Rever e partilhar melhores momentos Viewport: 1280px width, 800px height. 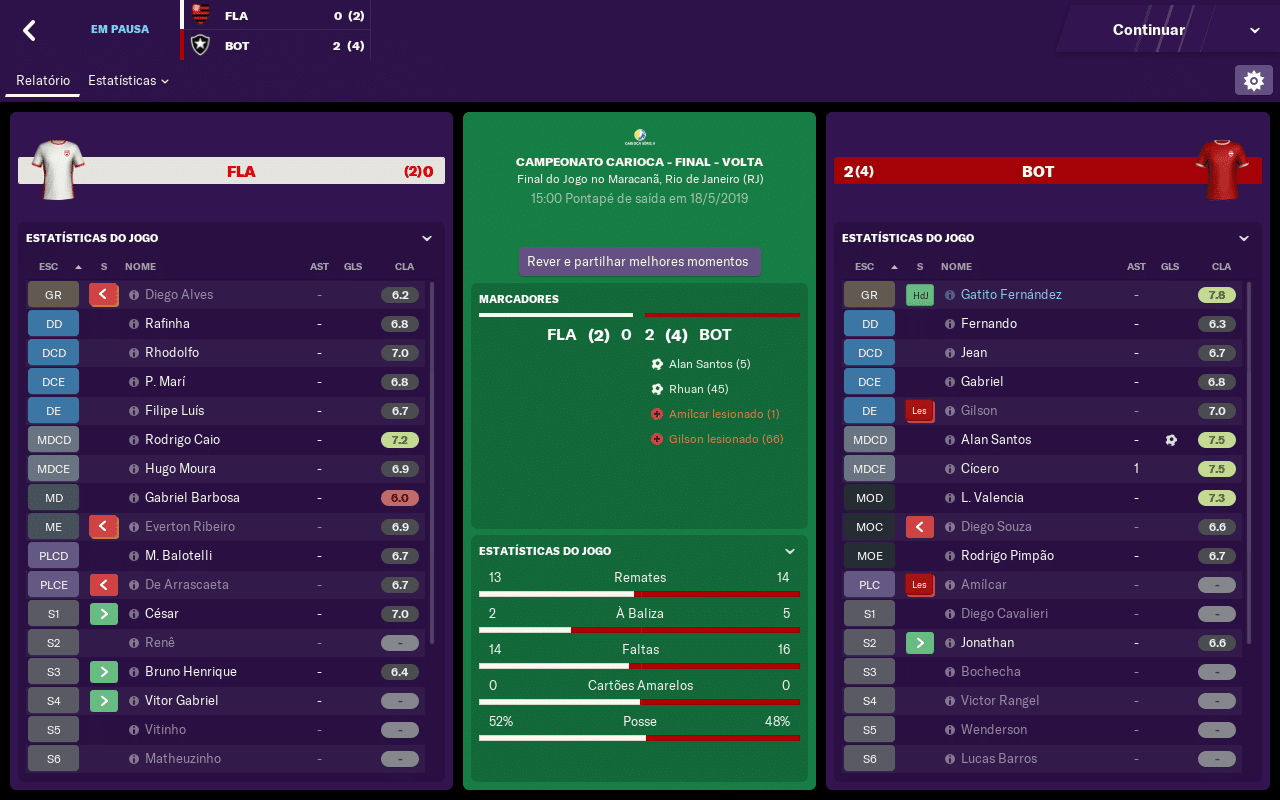pos(638,262)
